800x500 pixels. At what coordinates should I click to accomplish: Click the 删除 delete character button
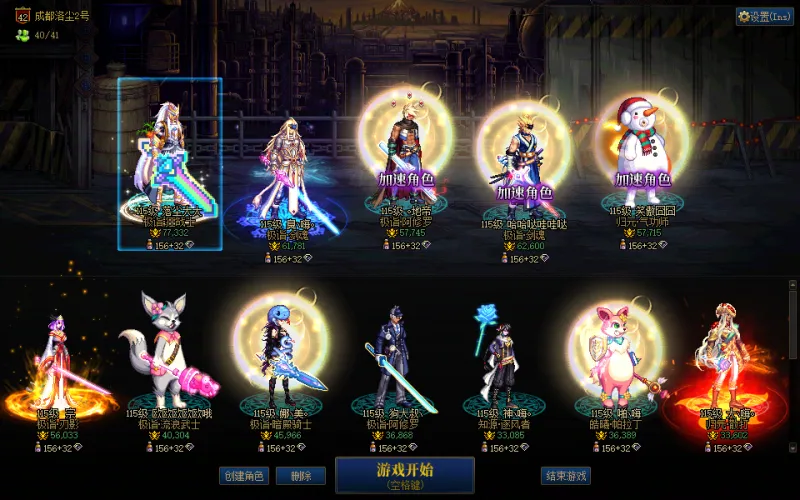[300, 476]
